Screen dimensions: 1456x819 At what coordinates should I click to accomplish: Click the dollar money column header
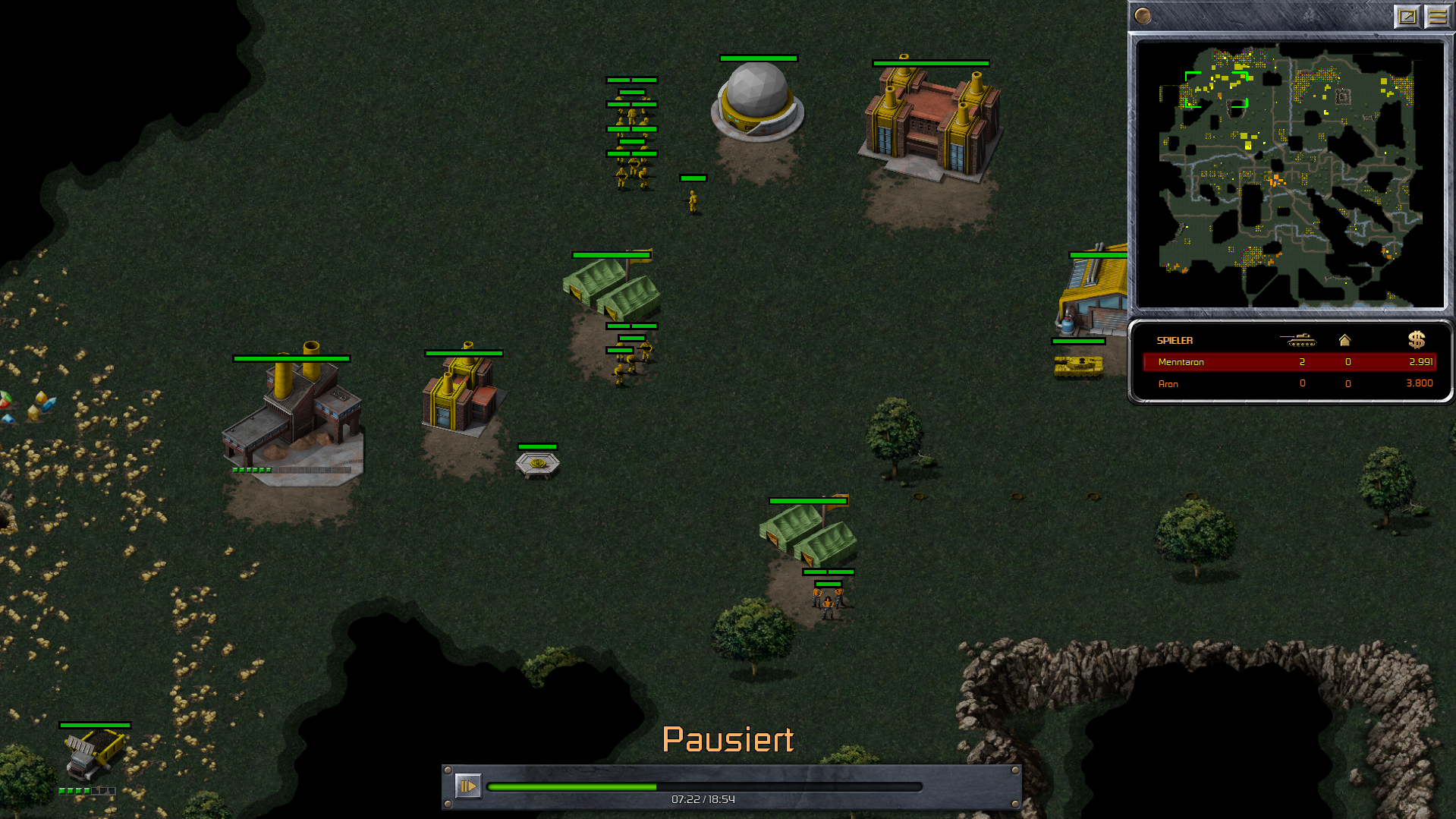coord(1416,340)
